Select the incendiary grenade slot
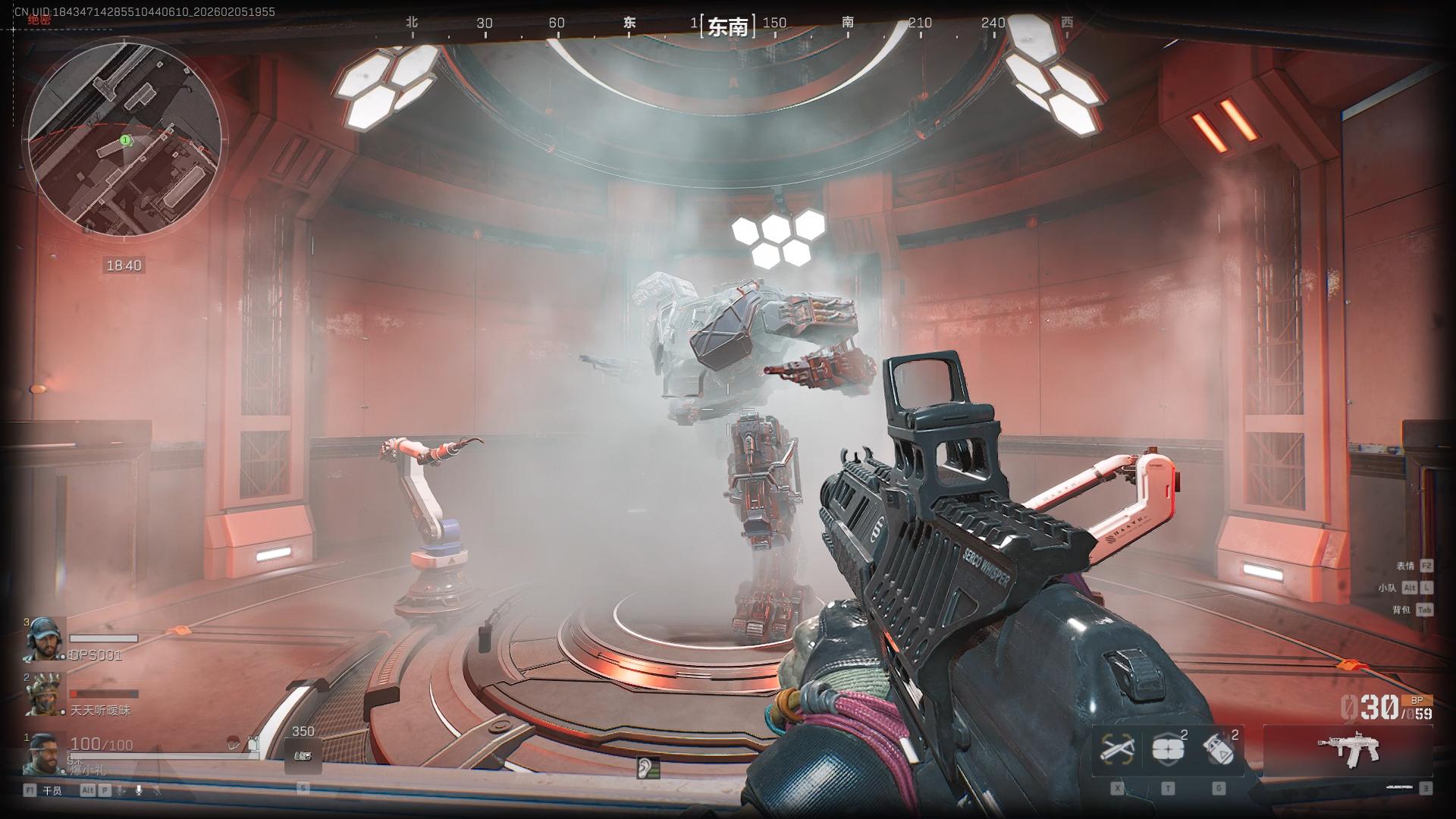This screenshot has height=819, width=1456. (1219, 749)
